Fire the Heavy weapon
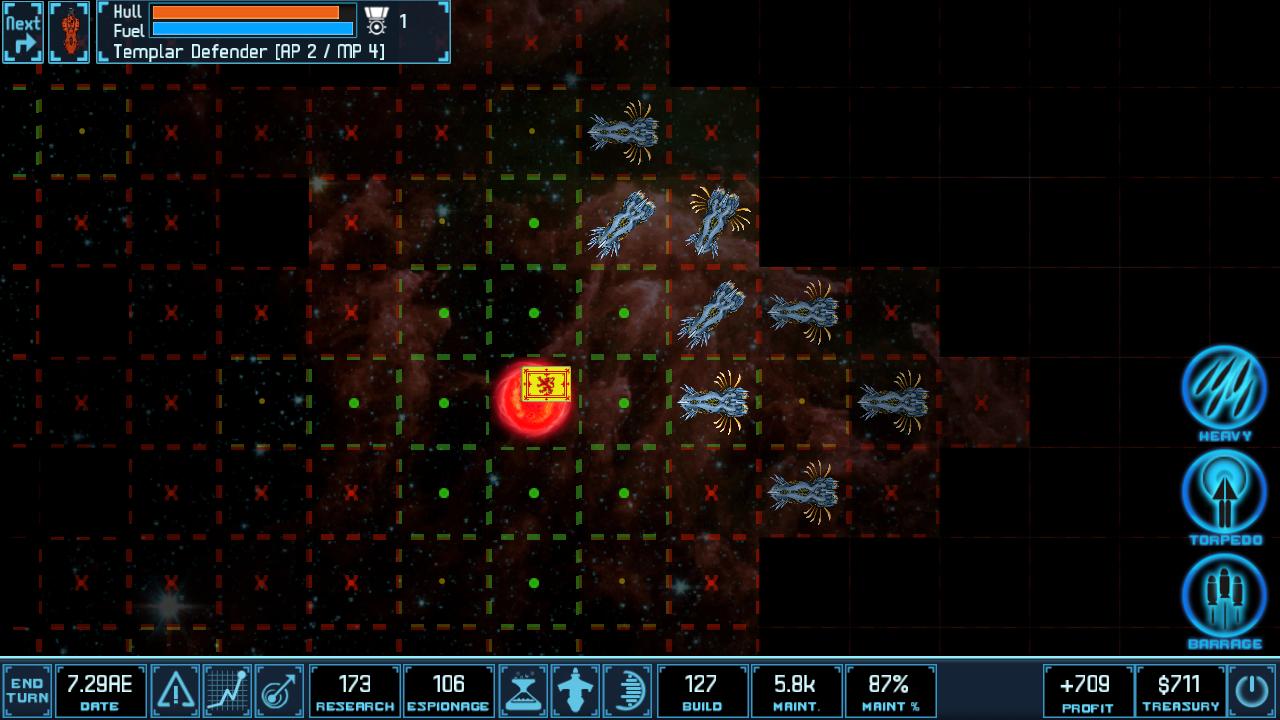This screenshot has height=720, width=1280. pyautogui.click(x=1223, y=390)
